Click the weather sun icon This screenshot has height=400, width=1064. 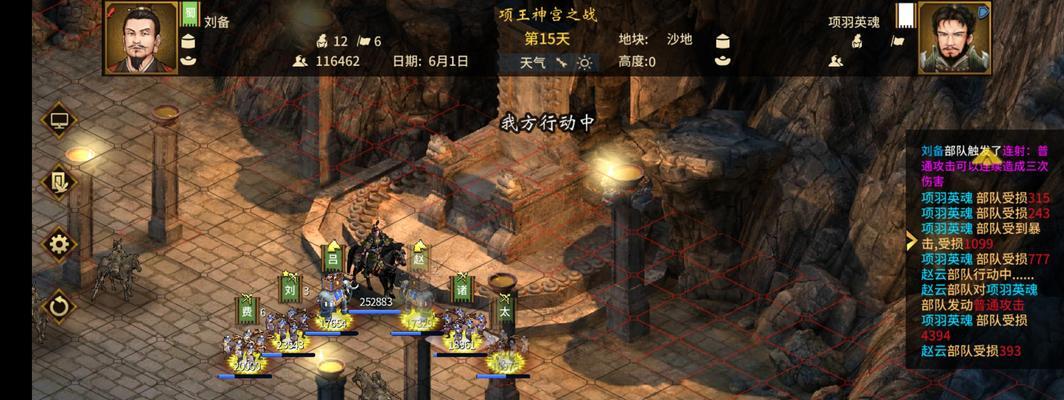[x=584, y=62]
